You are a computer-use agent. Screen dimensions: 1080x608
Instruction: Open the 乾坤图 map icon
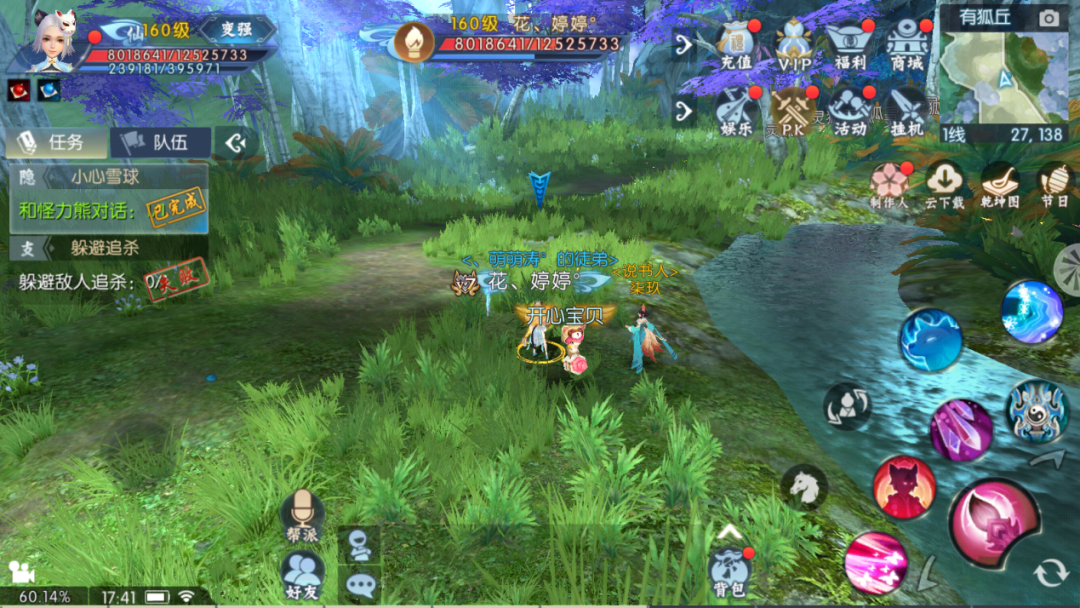[999, 184]
